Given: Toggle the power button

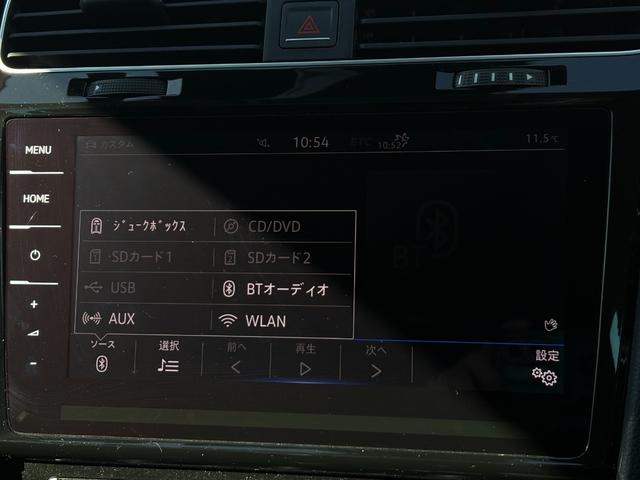Looking at the screenshot, I should pos(35,255).
